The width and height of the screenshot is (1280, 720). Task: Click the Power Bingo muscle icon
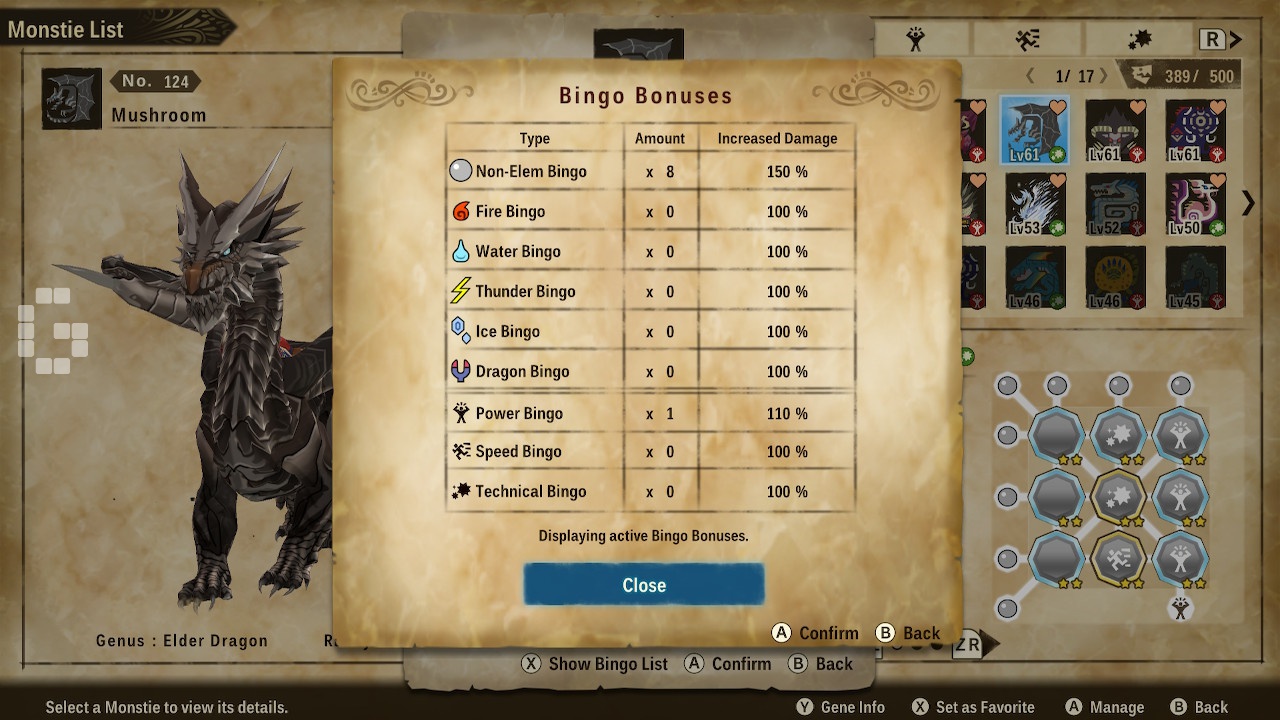pos(460,412)
